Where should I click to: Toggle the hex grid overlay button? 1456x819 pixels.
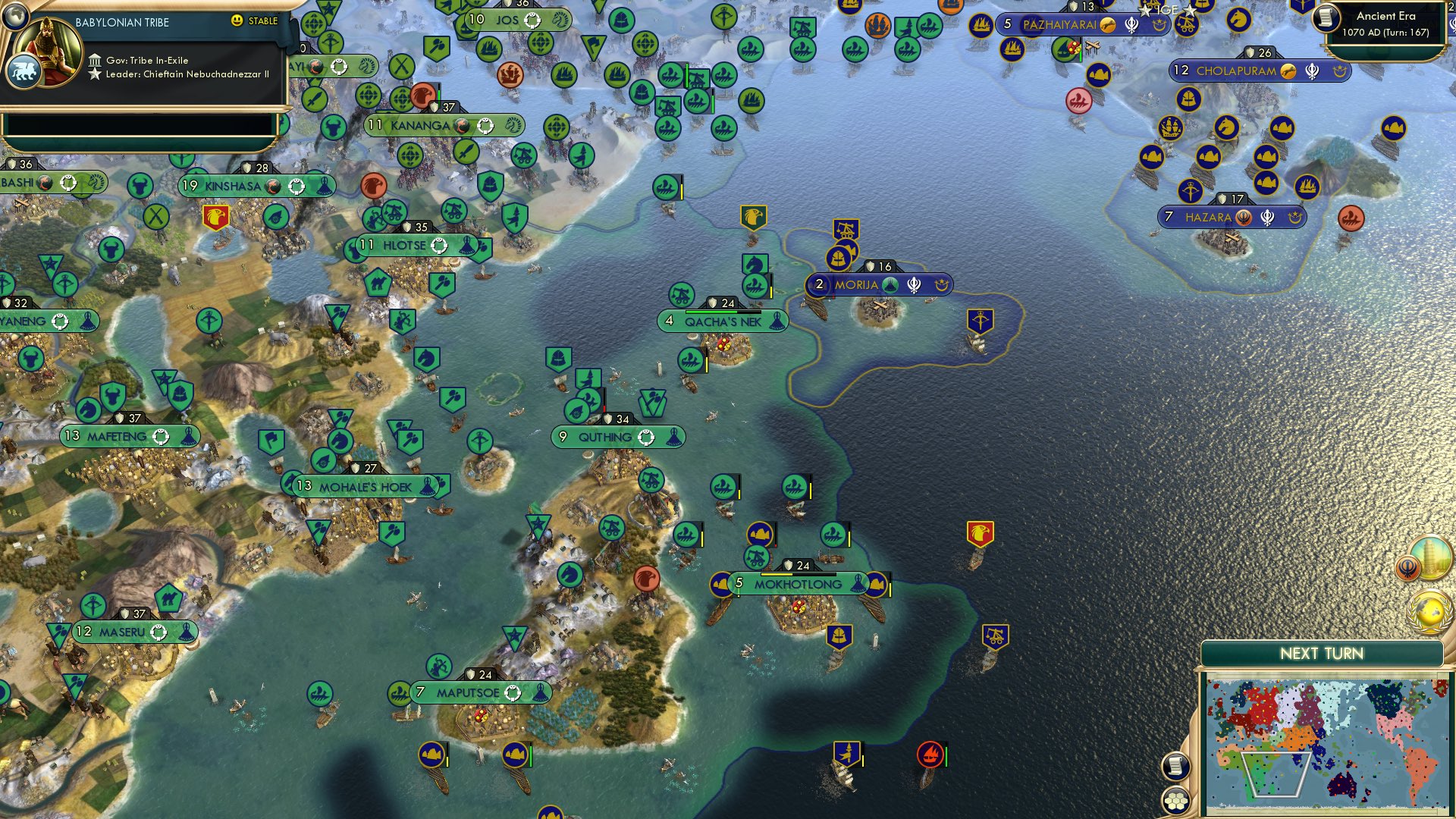coord(1174,802)
